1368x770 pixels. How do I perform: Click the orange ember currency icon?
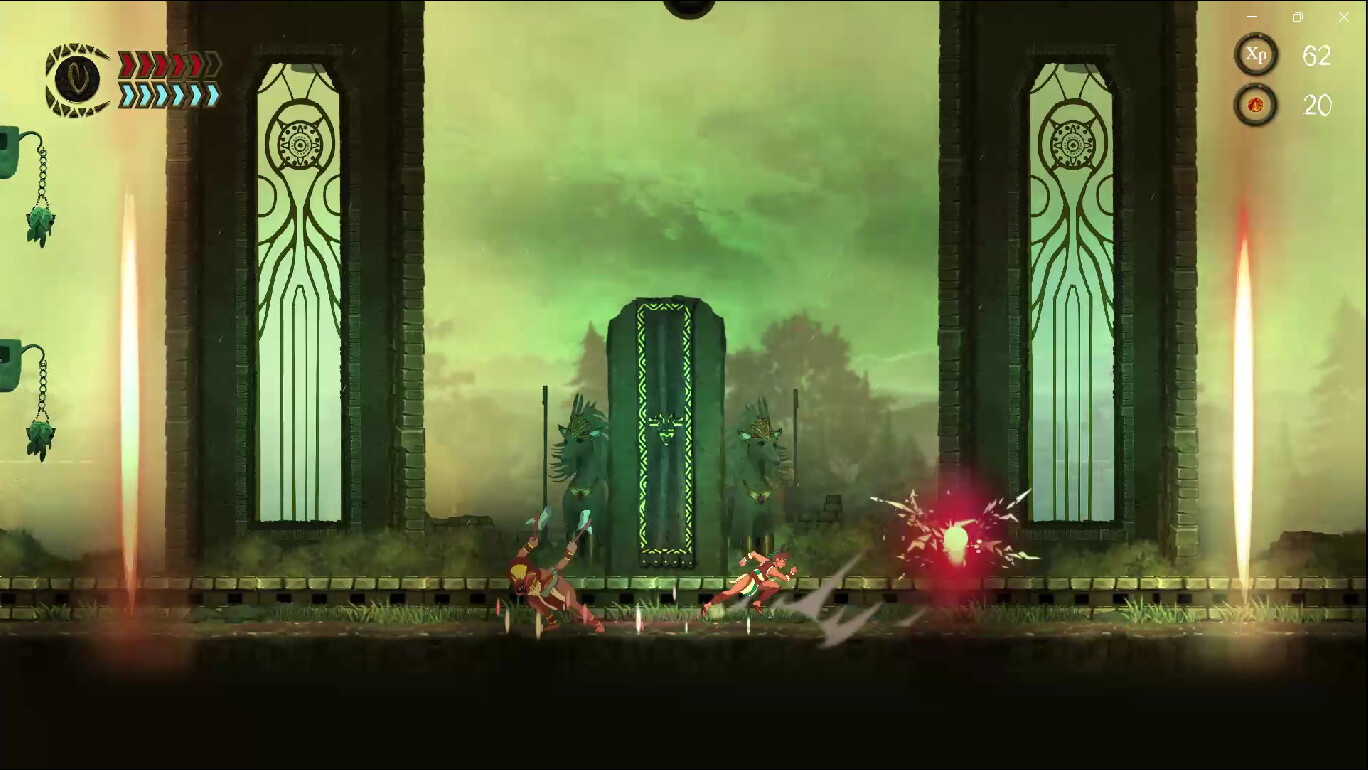1256,103
